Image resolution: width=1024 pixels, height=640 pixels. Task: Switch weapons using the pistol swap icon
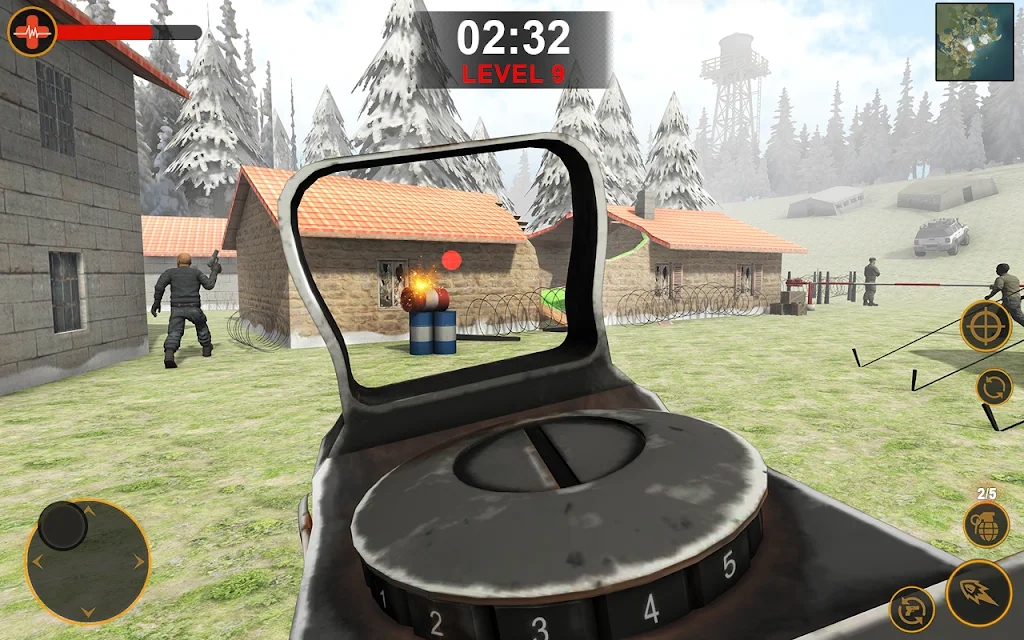pyautogui.click(x=912, y=609)
